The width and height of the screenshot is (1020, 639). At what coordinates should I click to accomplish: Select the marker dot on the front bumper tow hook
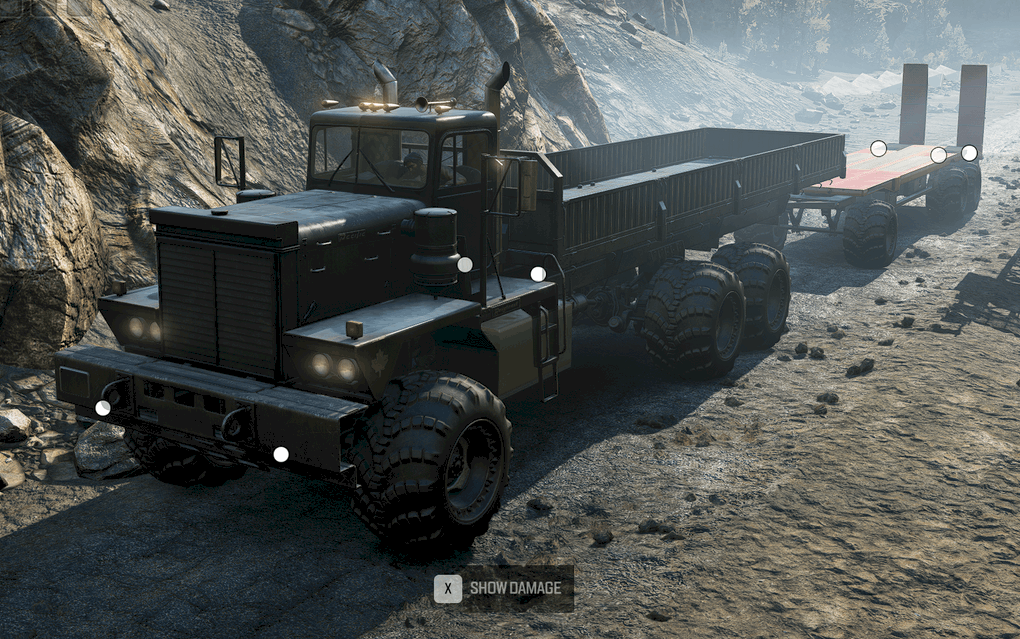[103, 408]
